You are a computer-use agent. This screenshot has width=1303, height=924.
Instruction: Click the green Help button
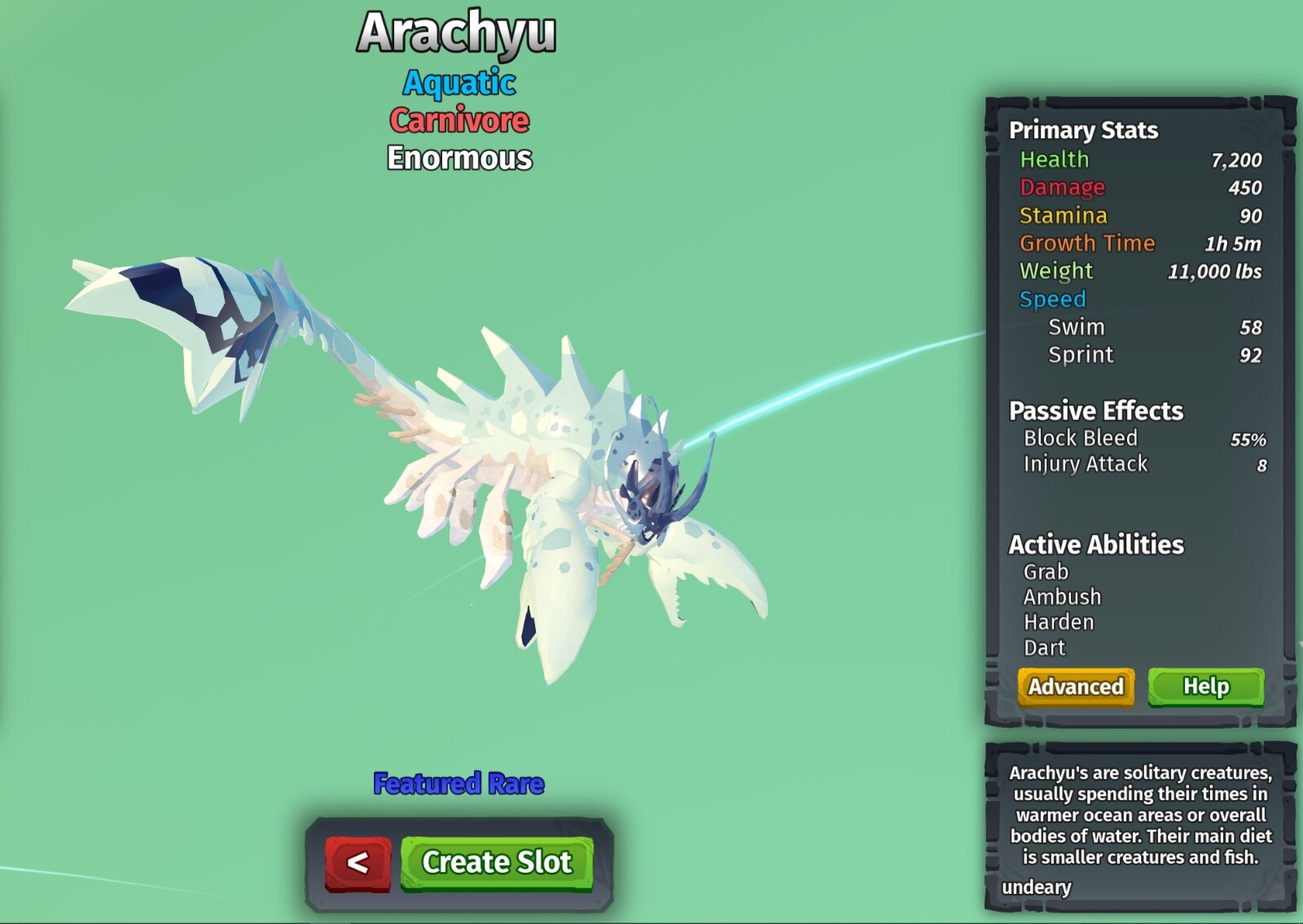tap(1206, 686)
